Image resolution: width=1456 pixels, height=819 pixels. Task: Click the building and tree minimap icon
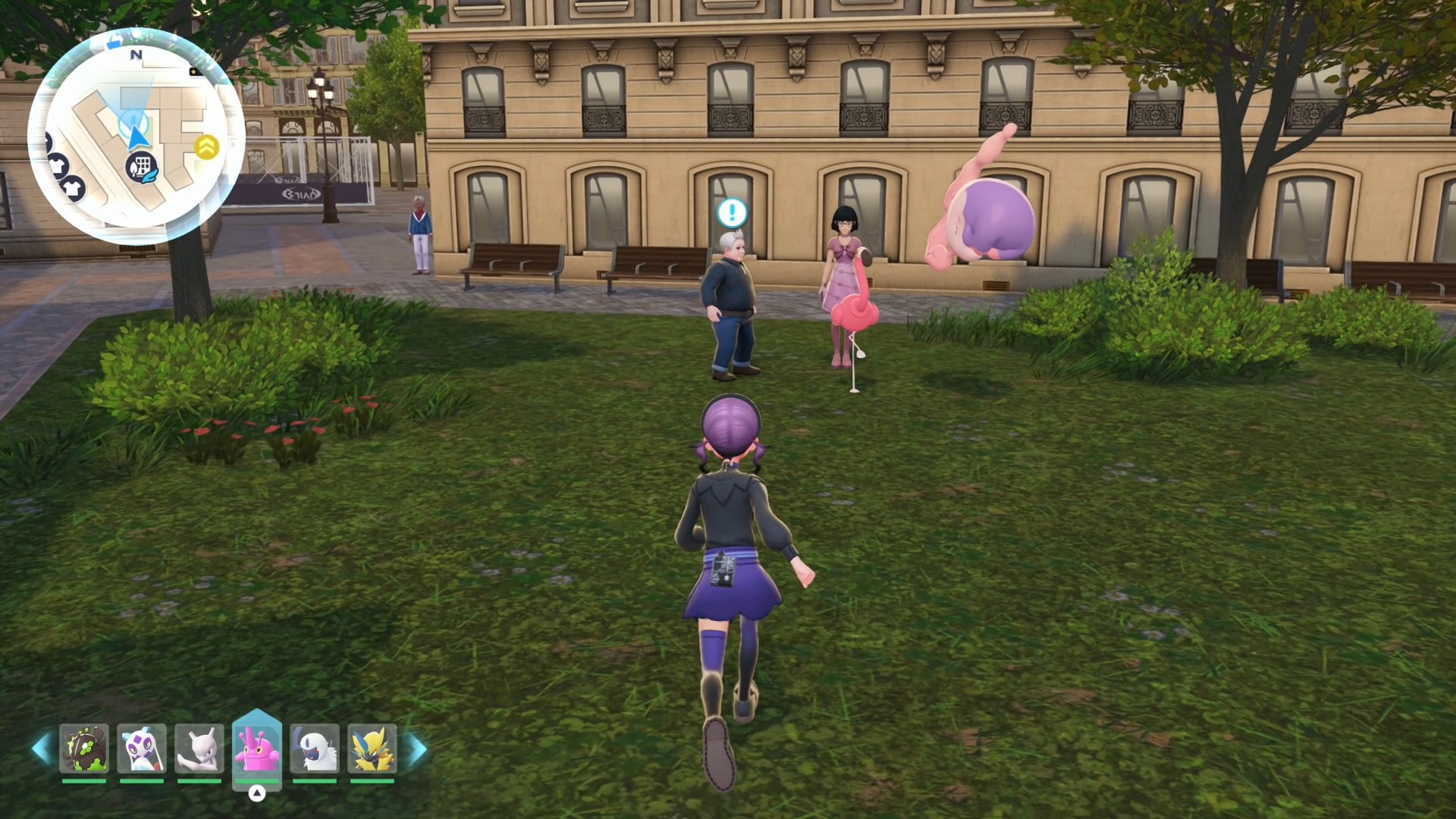pos(142,167)
